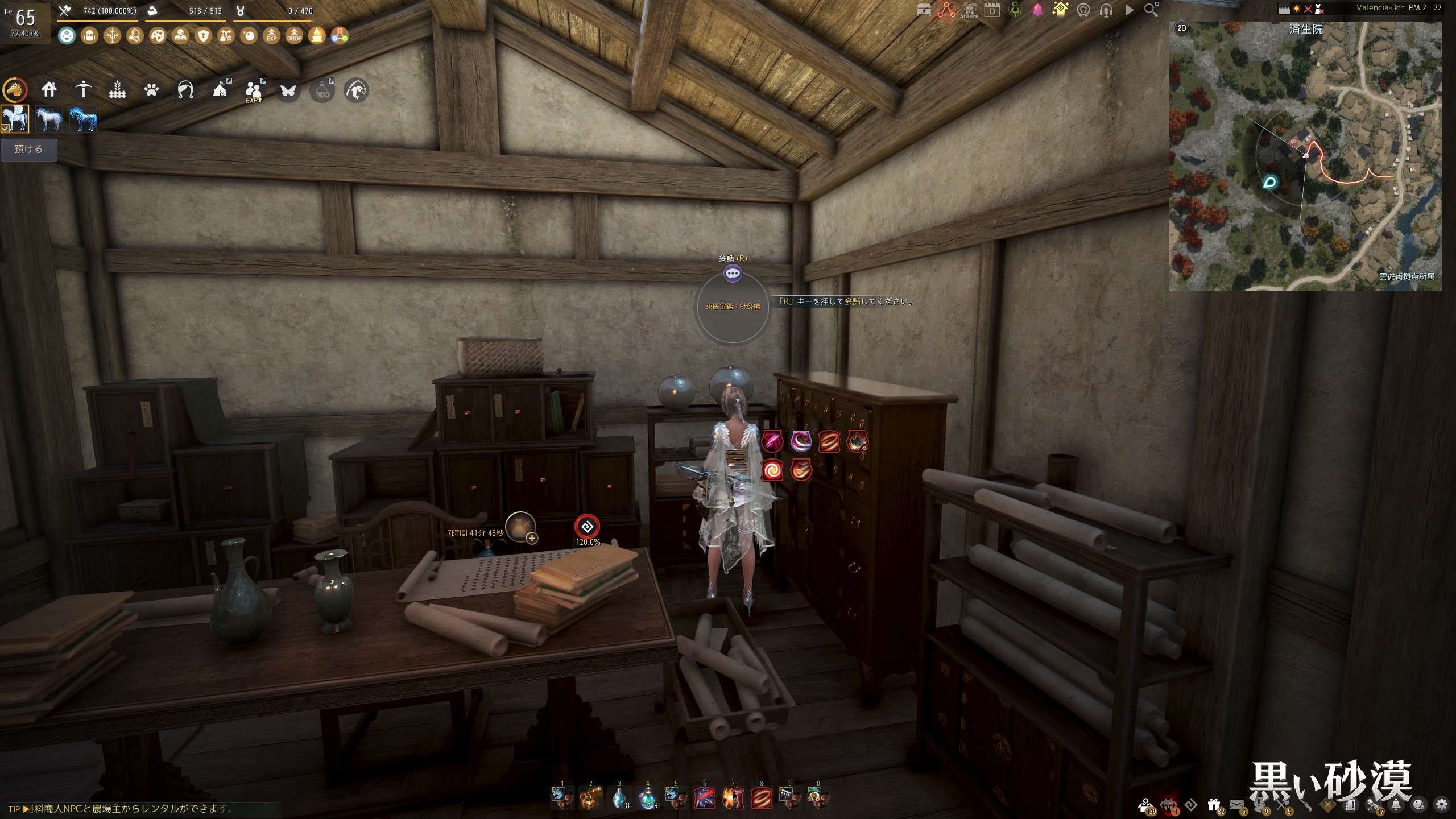Open the camping tent icon
1456x819 pixels.
[x=220, y=89]
